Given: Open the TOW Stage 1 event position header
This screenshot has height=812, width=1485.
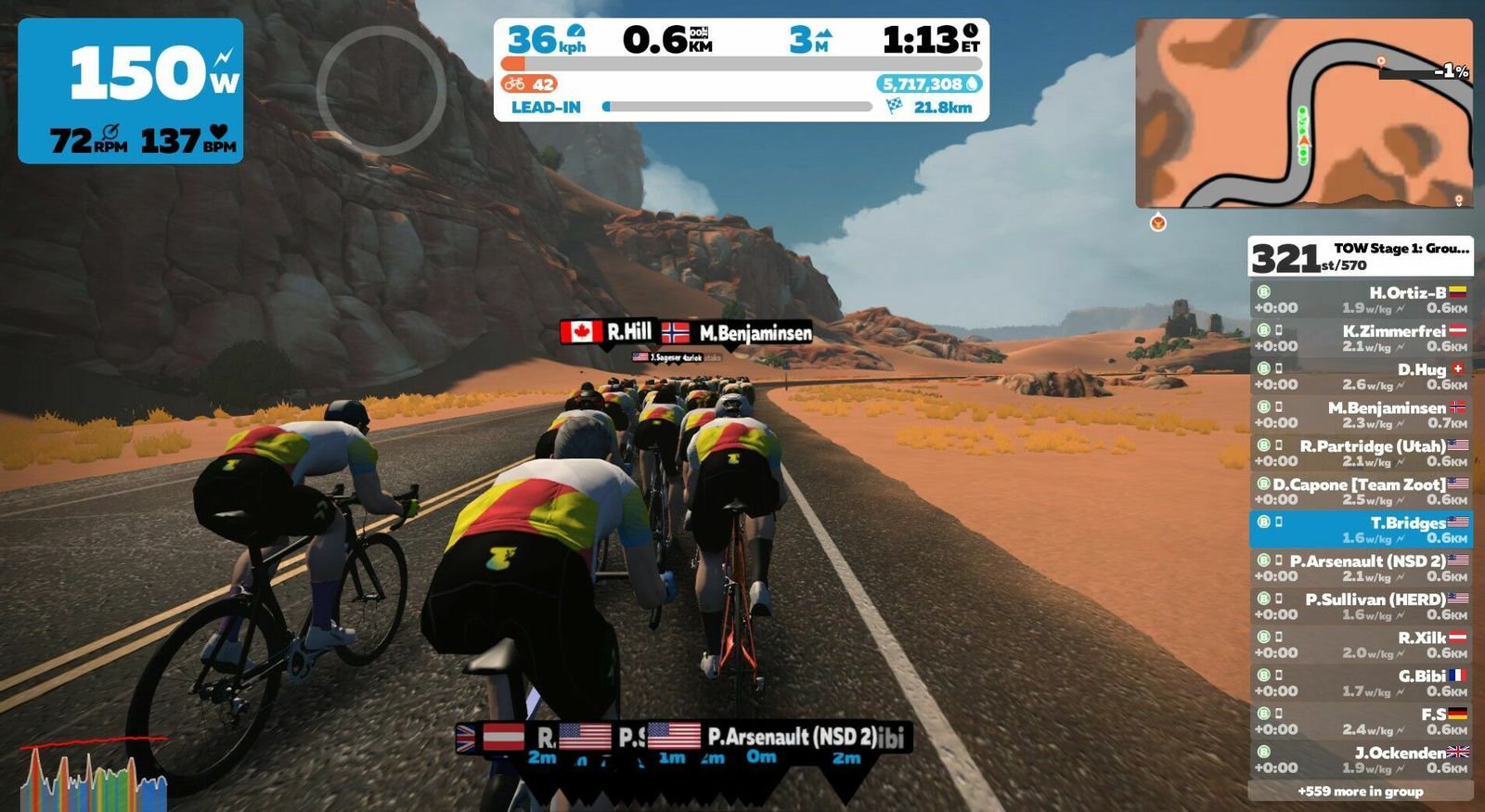Looking at the screenshot, I should [1360, 256].
